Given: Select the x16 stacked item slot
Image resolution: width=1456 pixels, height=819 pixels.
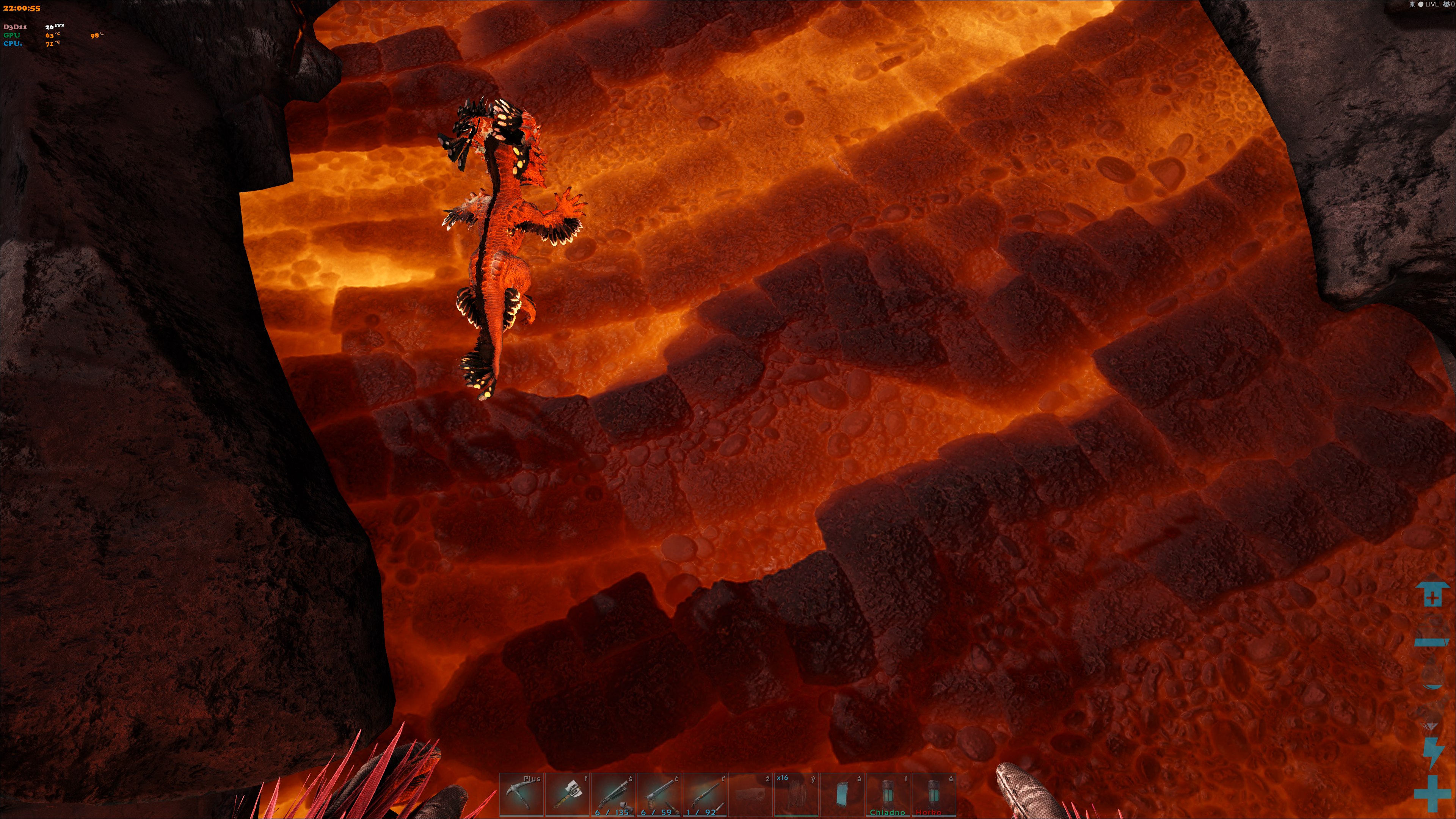Looking at the screenshot, I should pyautogui.click(x=796, y=794).
